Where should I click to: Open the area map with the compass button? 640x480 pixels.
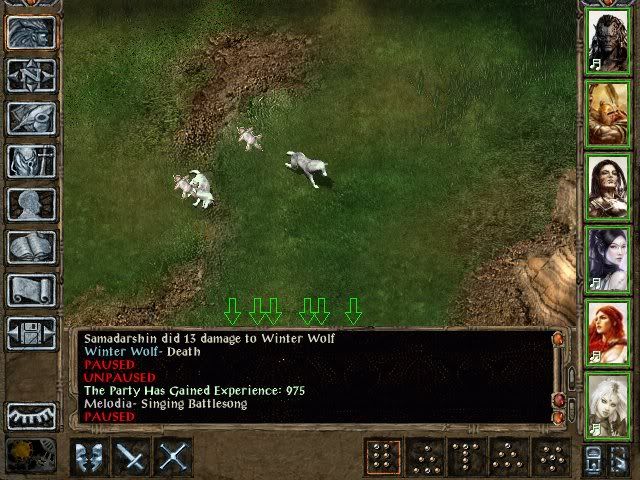pyautogui.click(x=31, y=75)
